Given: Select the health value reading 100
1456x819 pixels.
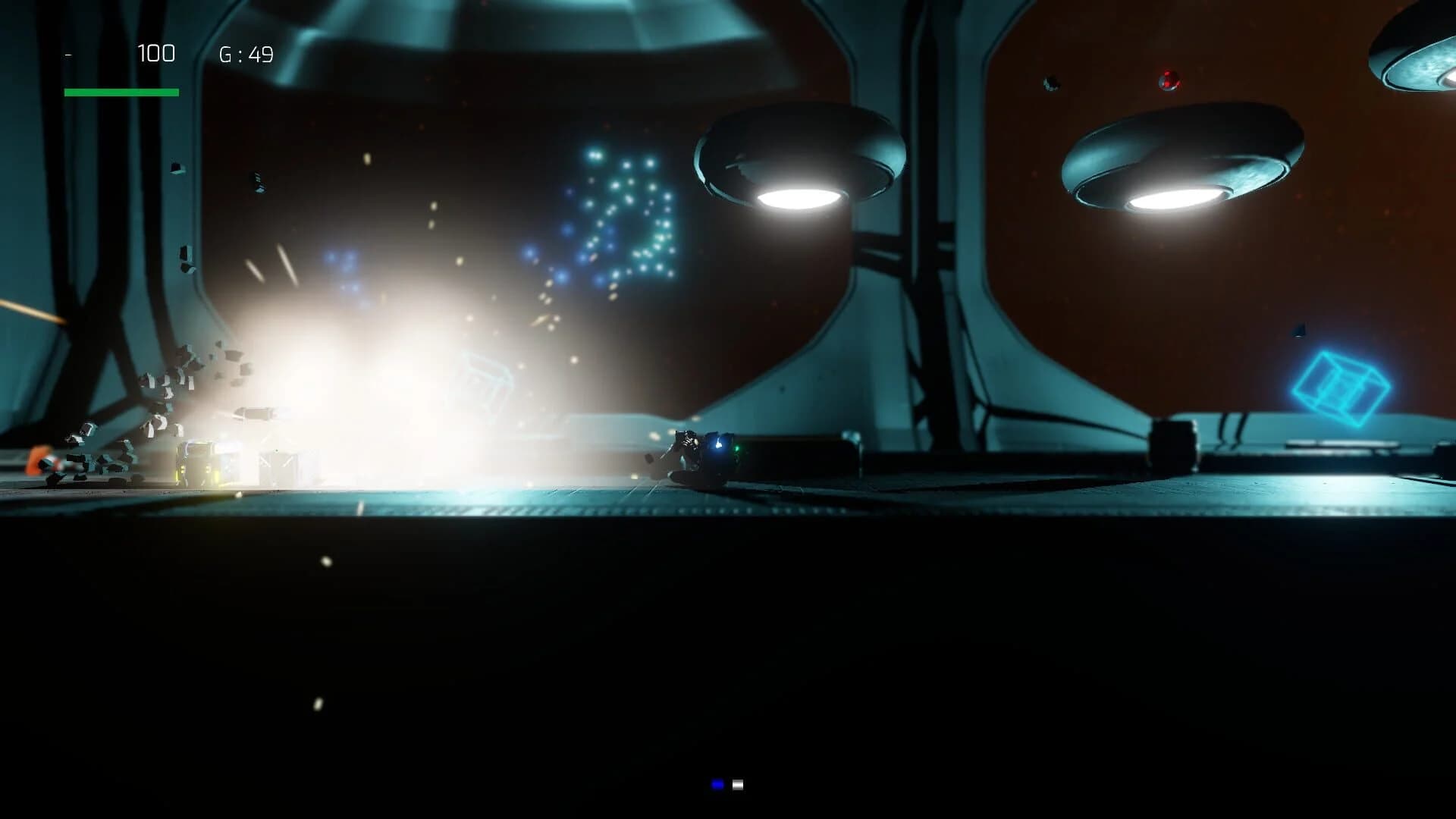Looking at the screenshot, I should pos(155,54).
